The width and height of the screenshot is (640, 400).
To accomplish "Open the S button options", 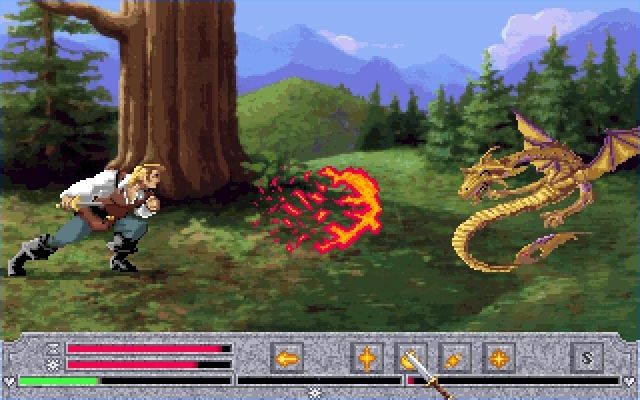I will 586,357.
